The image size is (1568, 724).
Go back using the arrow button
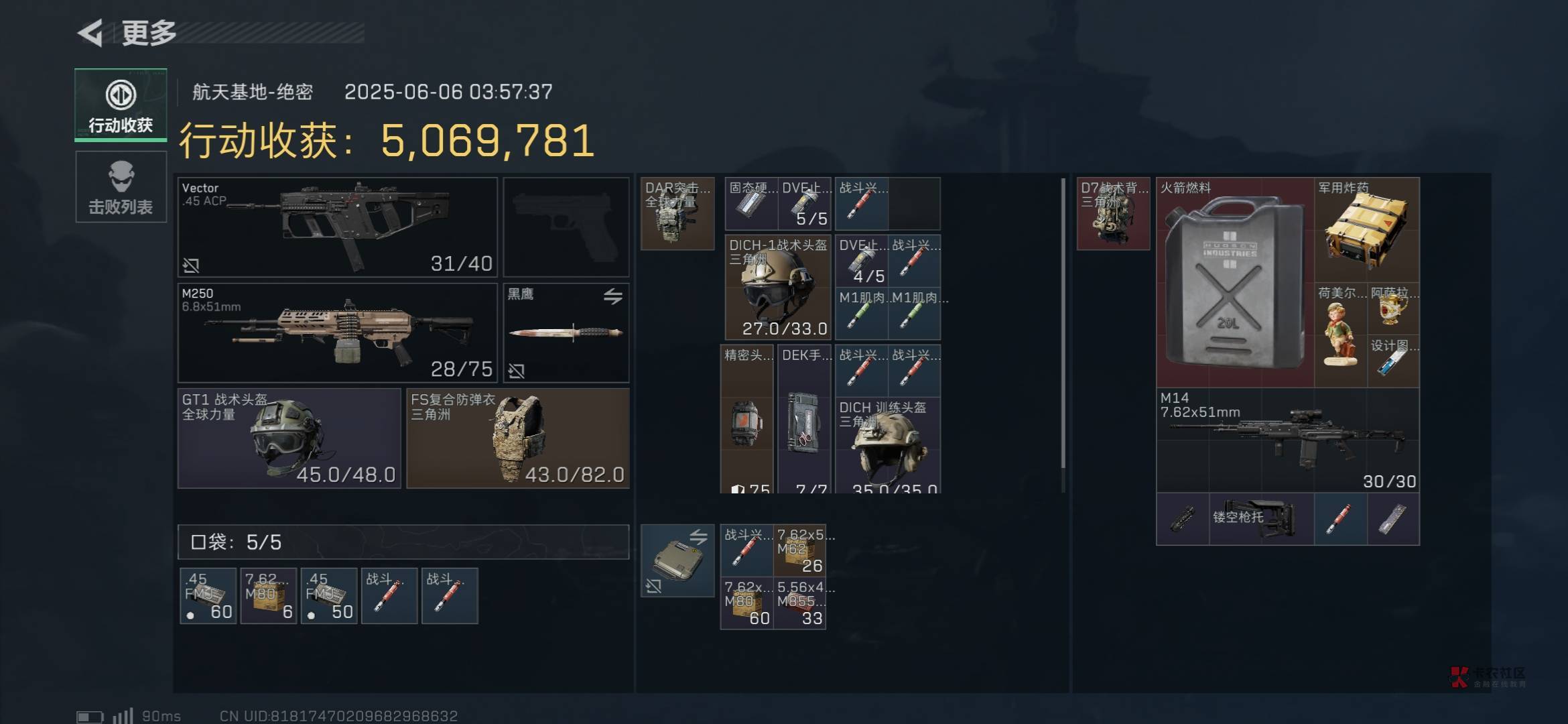coord(91,32)
